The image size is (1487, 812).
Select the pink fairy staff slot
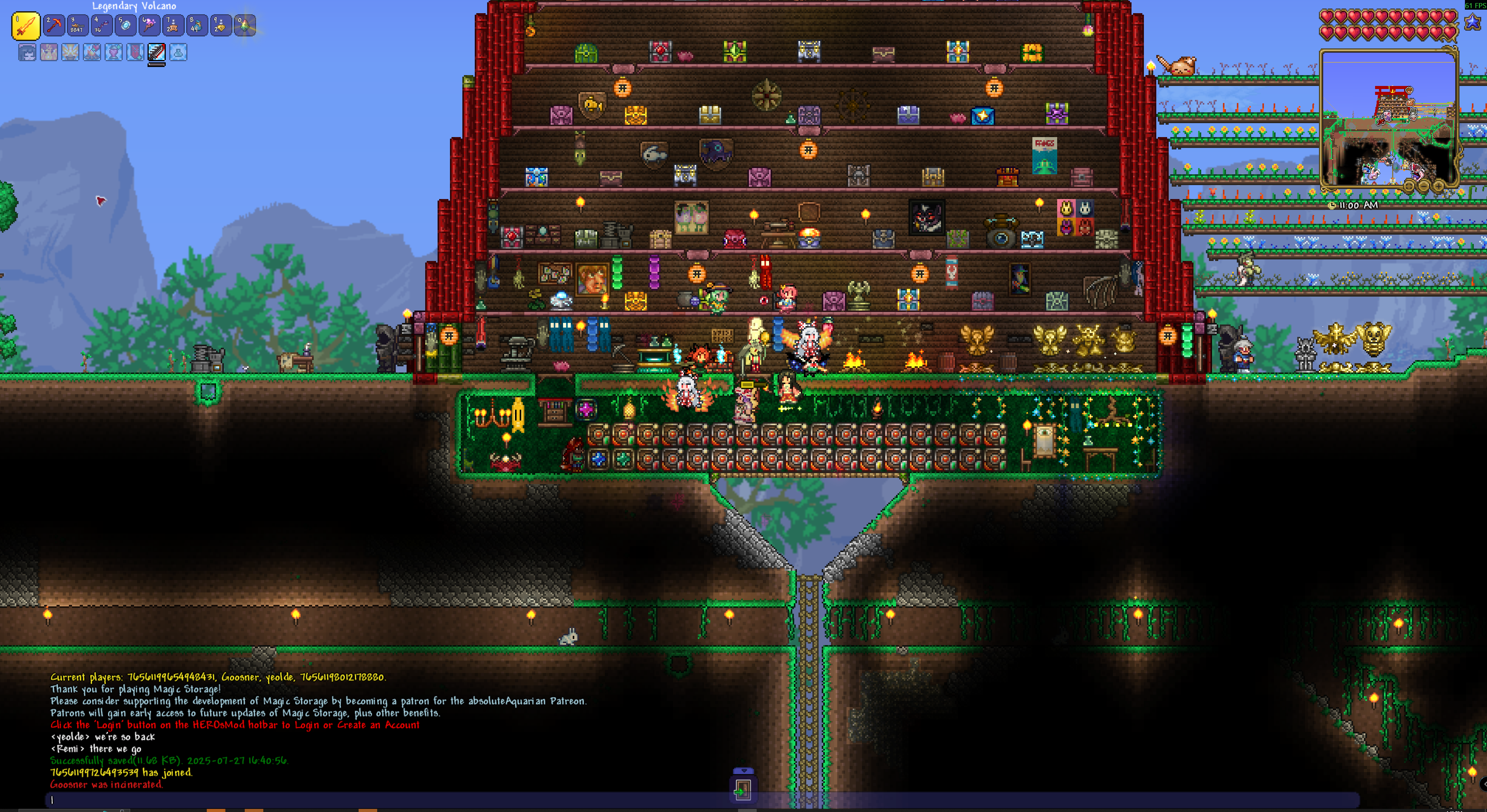click(149, 26)
